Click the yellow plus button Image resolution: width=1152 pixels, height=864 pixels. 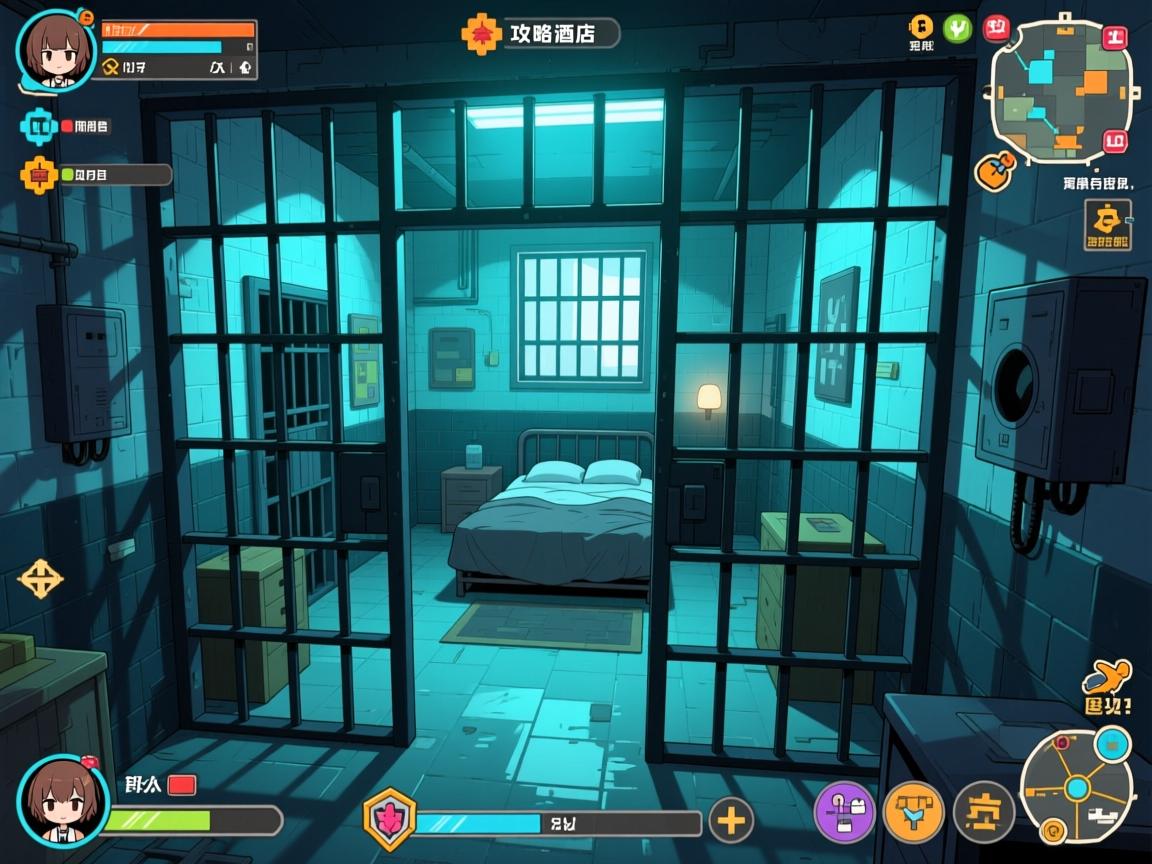click(x=731, y=821)
